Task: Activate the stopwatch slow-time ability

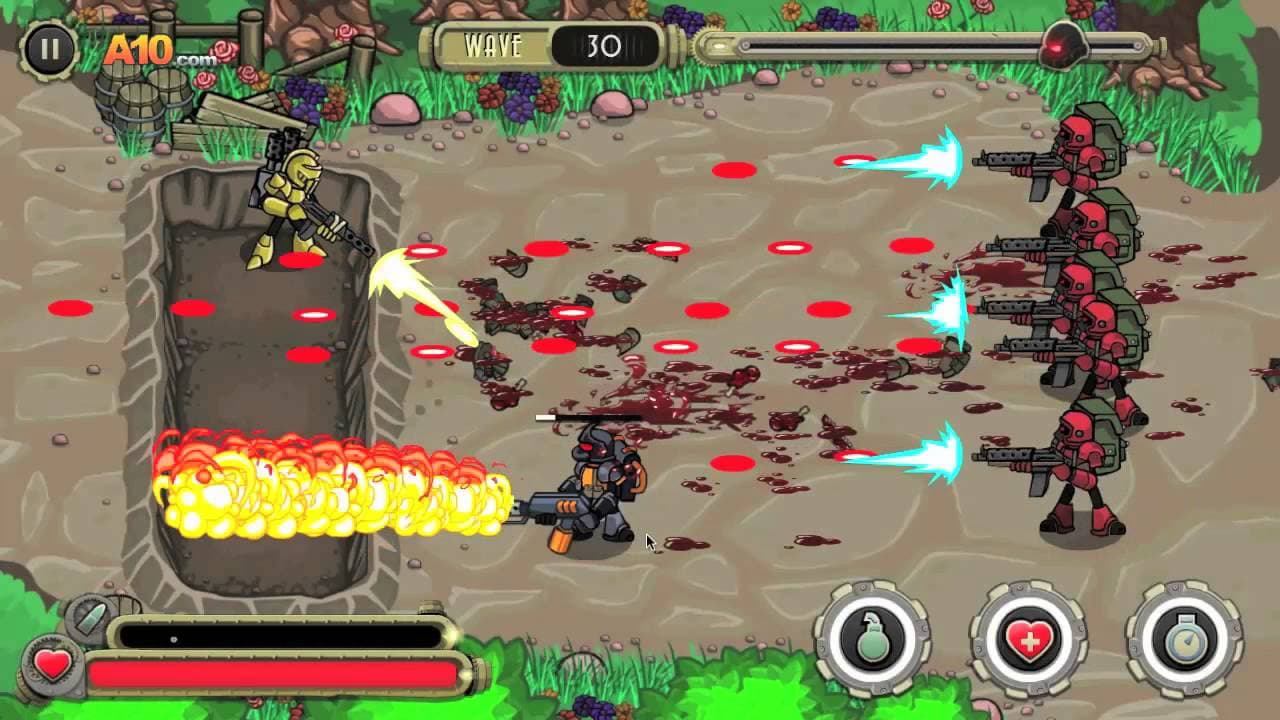Action: coord(1184,639)
